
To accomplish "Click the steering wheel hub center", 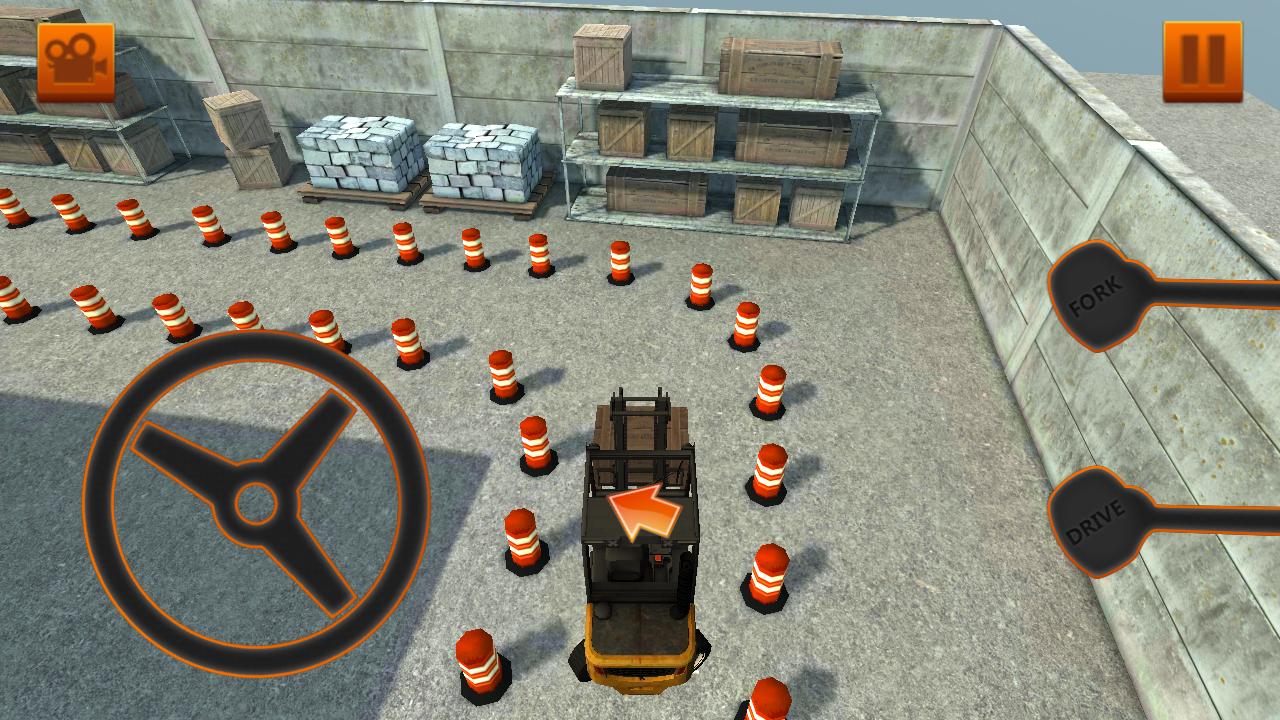I will pyautogui.click(x=255, y=505).
